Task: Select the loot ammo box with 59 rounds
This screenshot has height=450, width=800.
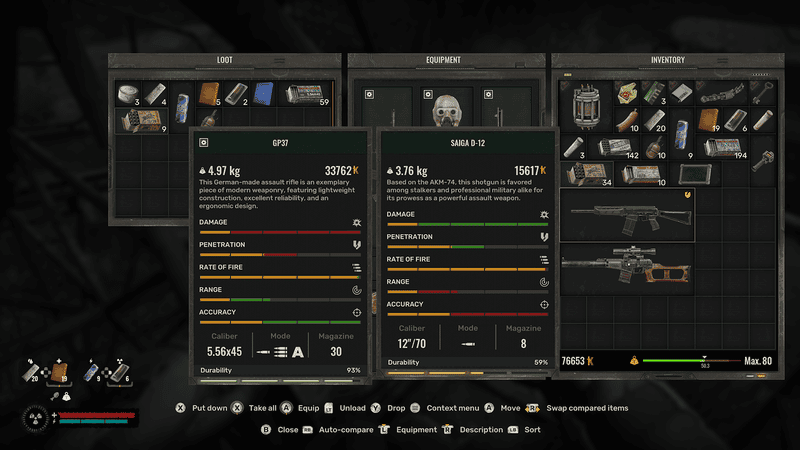Action: pyautogui.click(x=307, y=94)
